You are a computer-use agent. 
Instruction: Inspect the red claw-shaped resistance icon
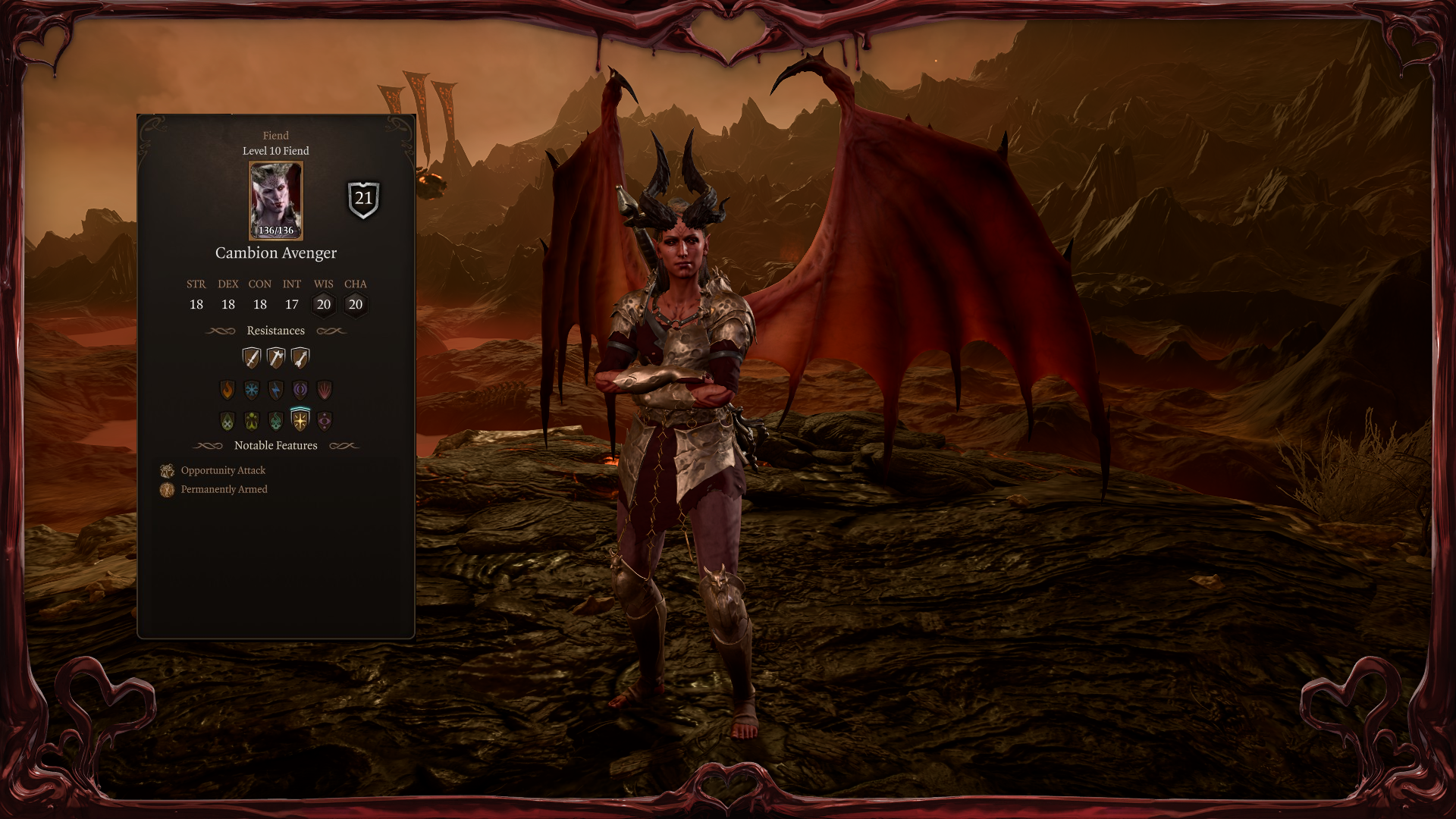[x=325, y=390]
